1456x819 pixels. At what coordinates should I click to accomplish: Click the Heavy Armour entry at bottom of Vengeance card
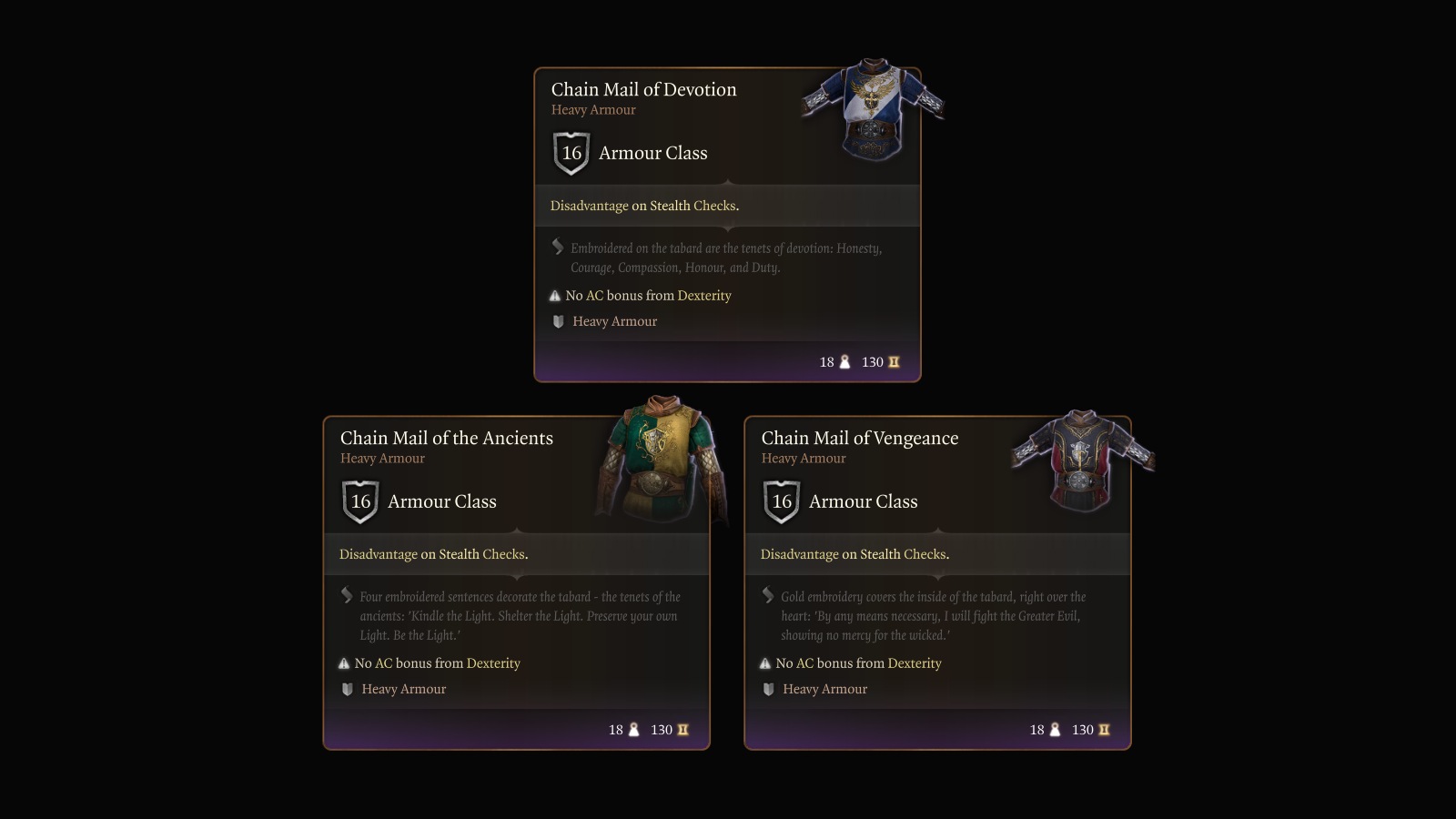pyautogui.click(x=824, y=689)
